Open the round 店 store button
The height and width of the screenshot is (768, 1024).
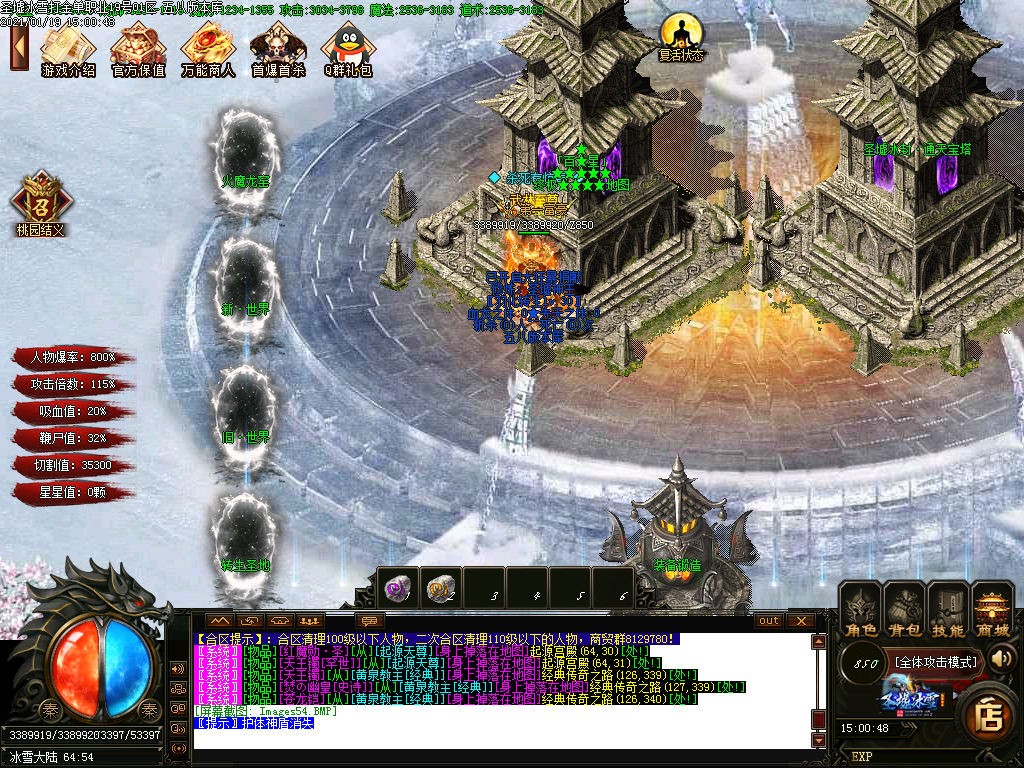point(989,714)
